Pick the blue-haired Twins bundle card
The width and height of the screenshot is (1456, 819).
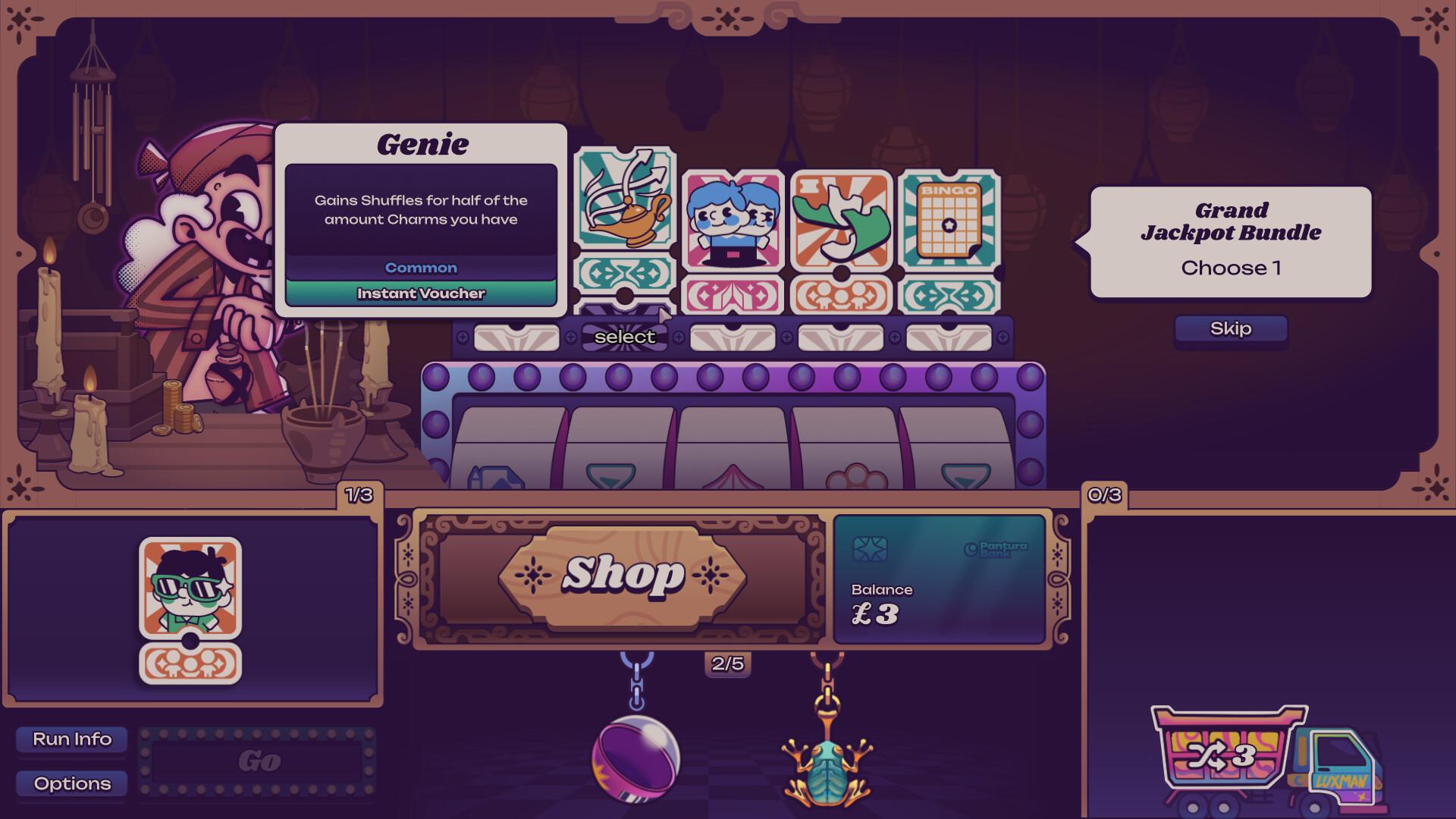pos(730,220)
